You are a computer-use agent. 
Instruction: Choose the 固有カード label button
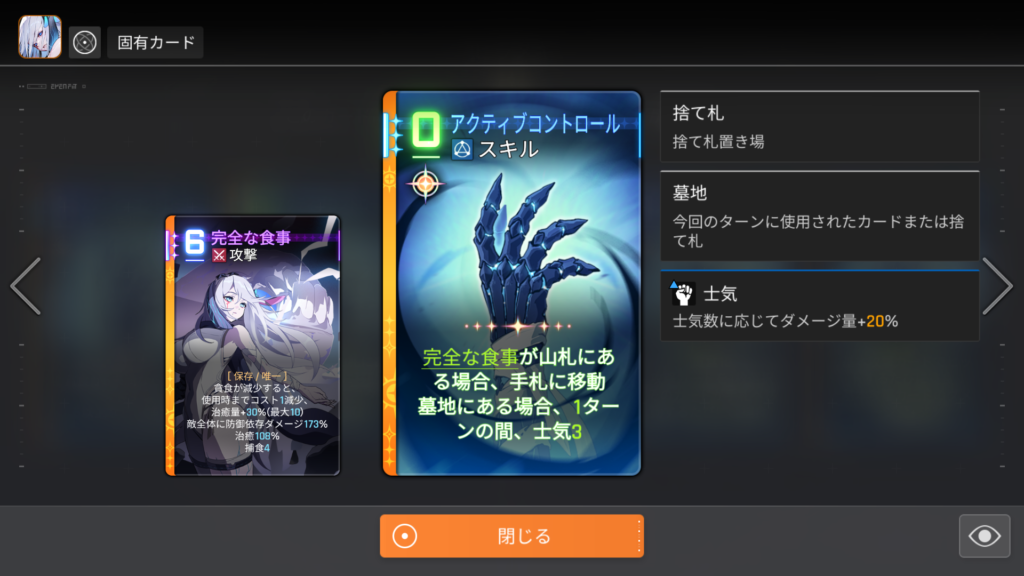tap(155, 43)
